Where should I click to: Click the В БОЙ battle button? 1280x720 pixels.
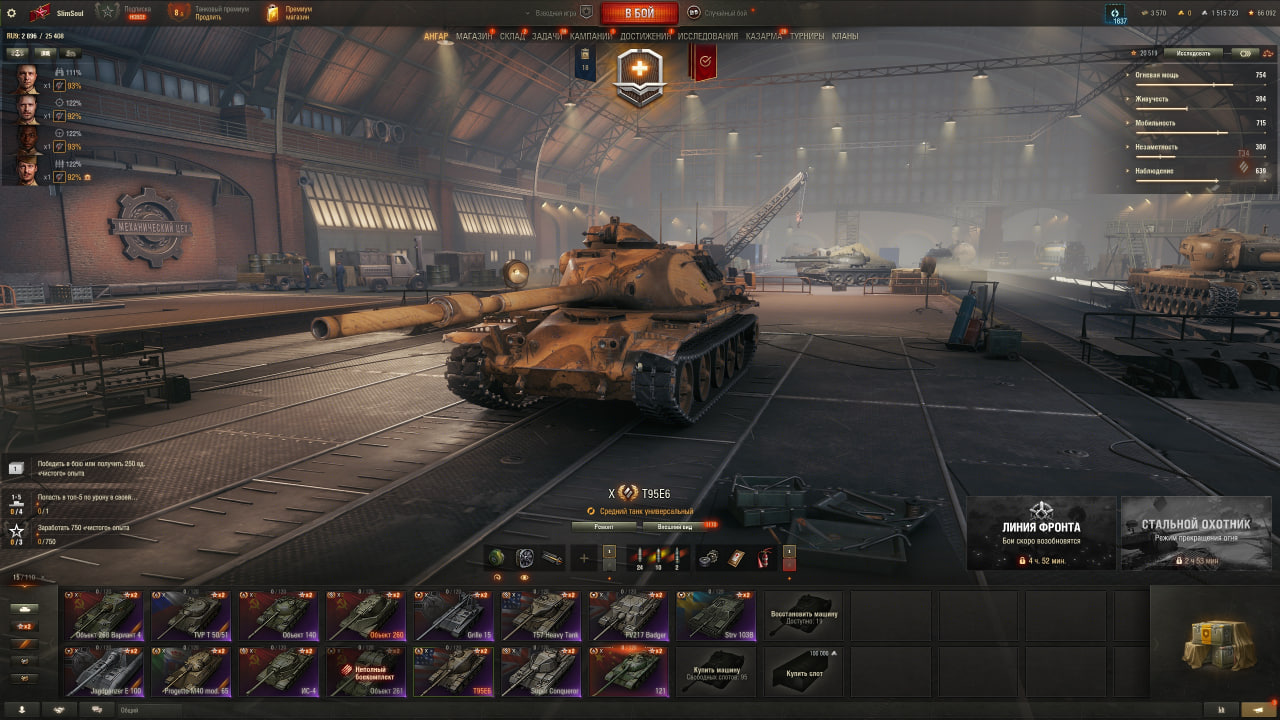click(x=640, y=13)
